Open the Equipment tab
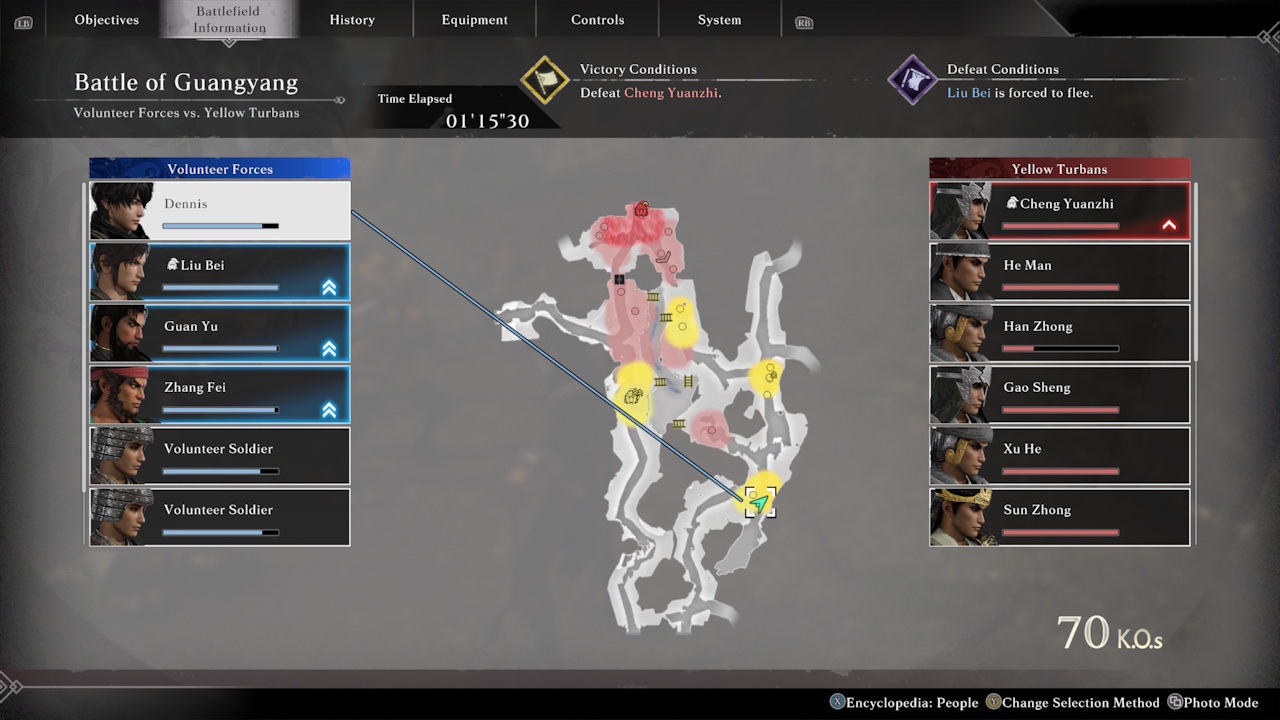The height and width of the screenshot is (720, 1280). pyautogui.click(x=474, y=19)
